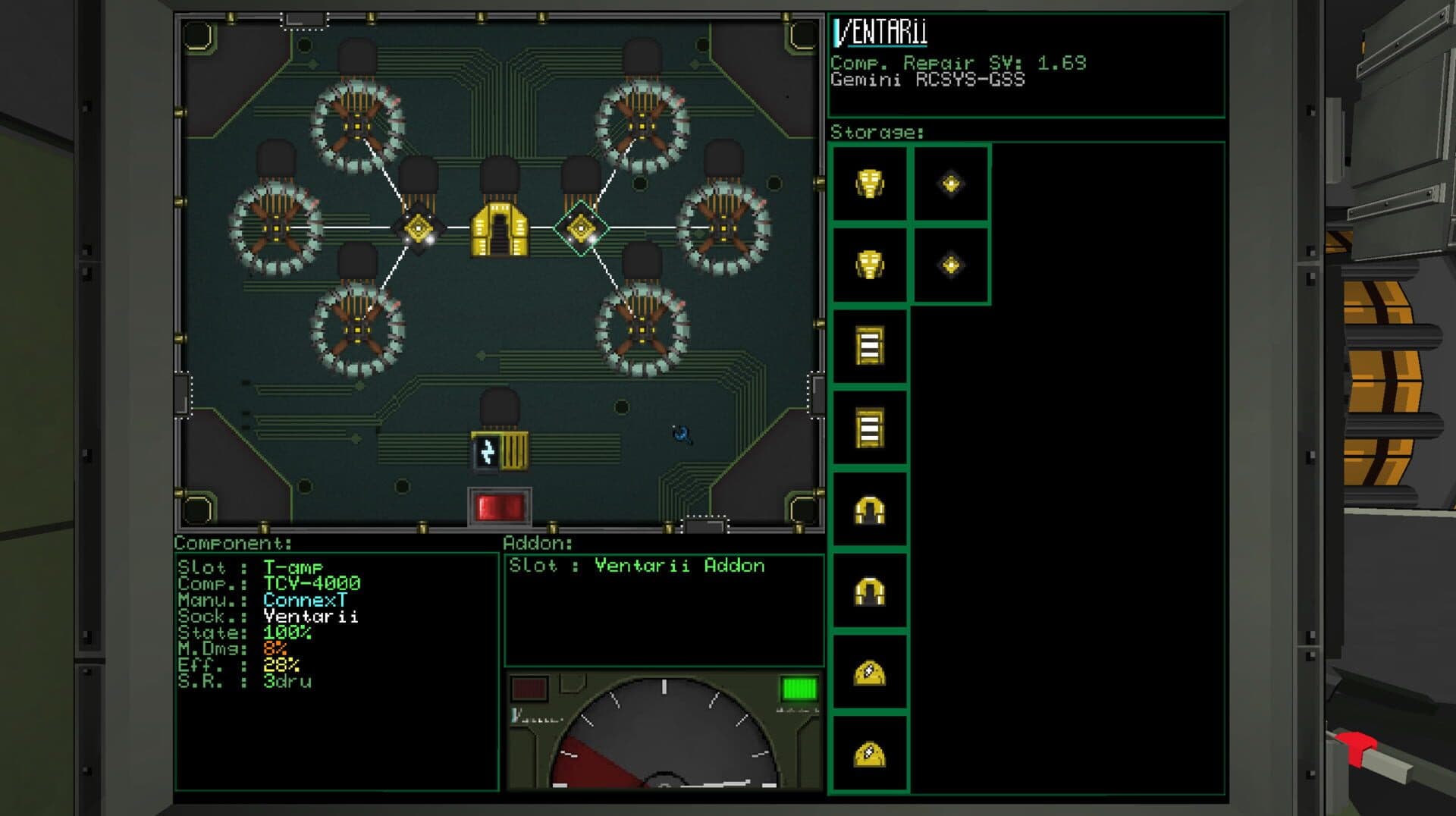Image resolution: width=1456 pixels, height=816 pixels.
Task: Select the green-outlined T-amp diamond chip
Action: tap(581, 228)
